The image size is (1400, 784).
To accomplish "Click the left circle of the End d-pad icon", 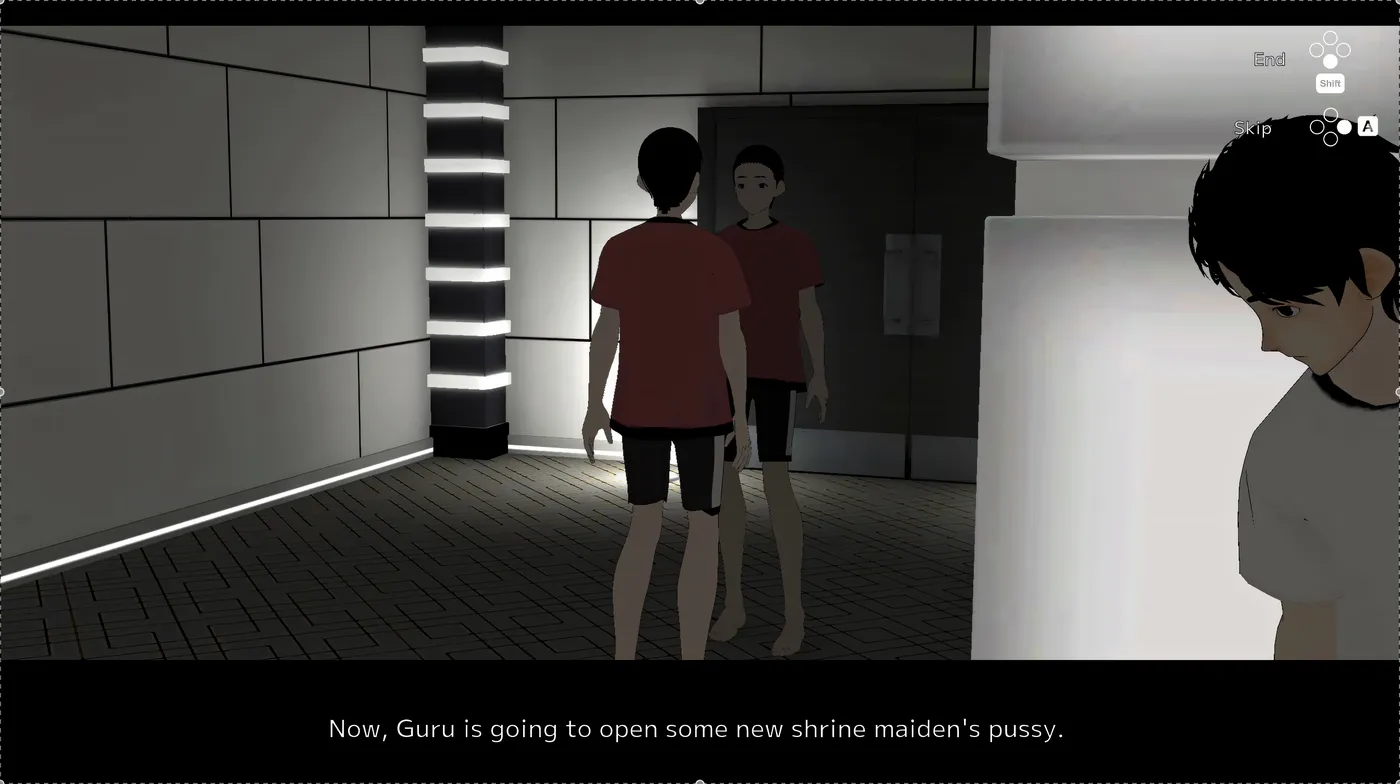I will coord(1316,48).
